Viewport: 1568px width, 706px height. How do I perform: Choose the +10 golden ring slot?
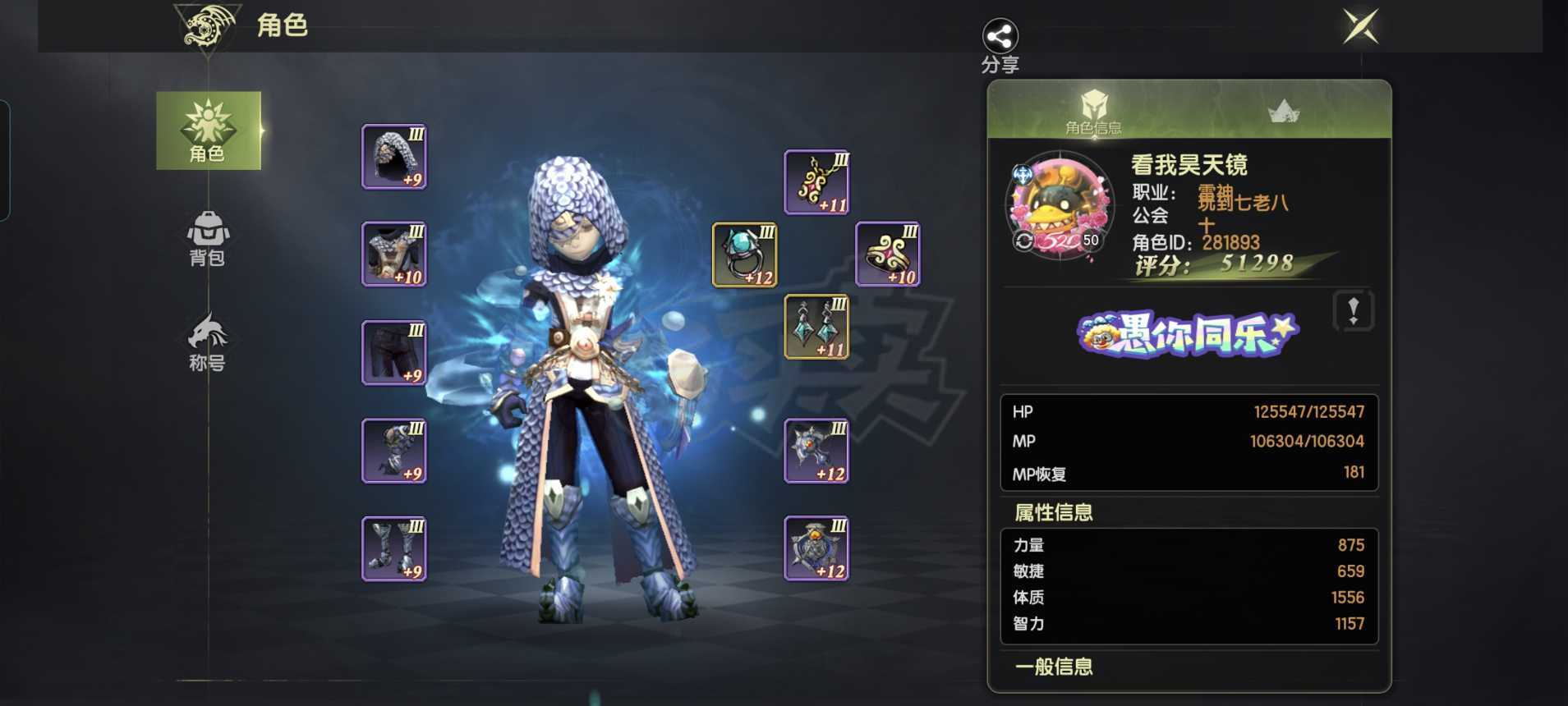pos(888,254)
